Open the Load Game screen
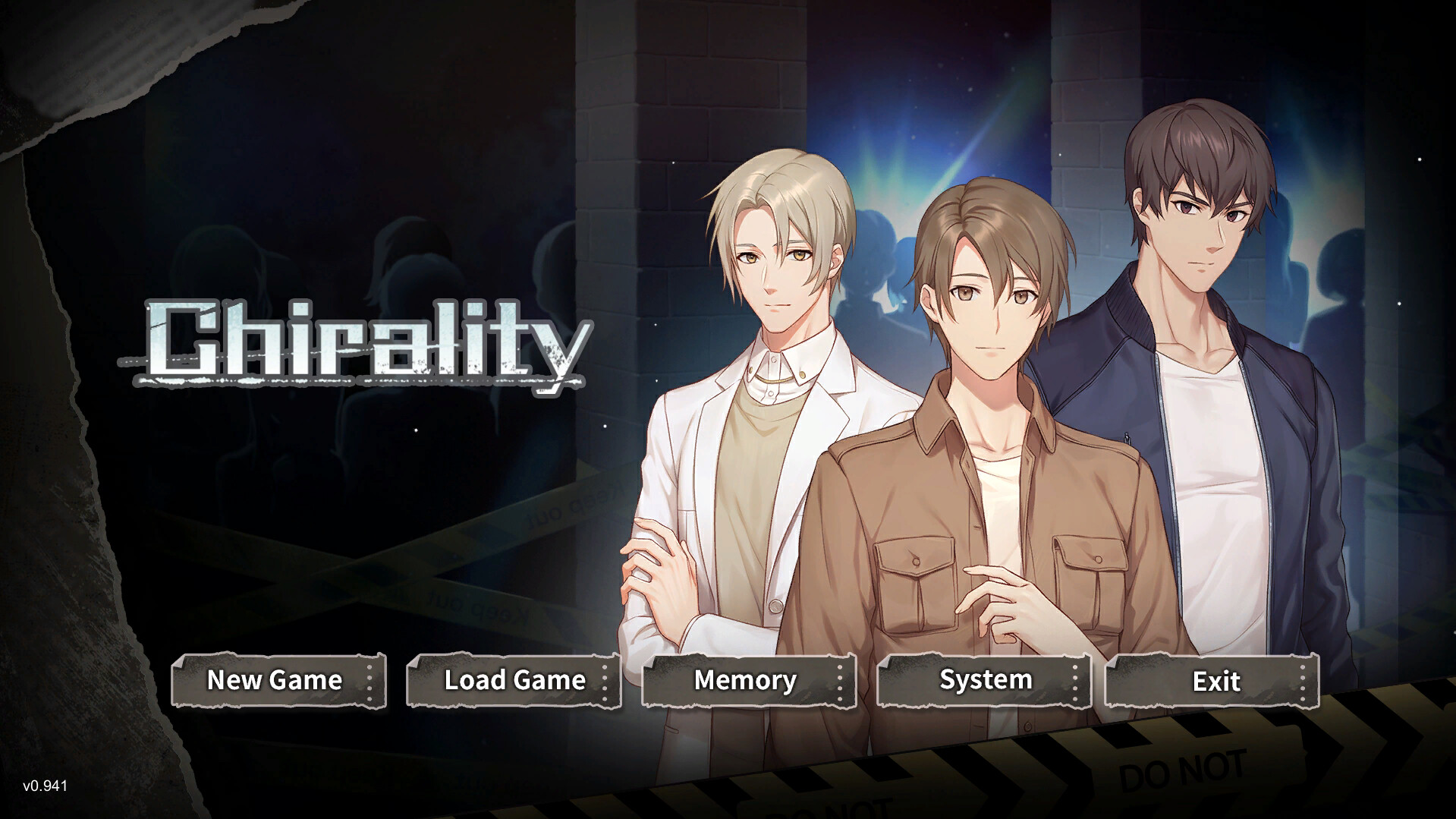1456x819 pixels. pos(513,681)
